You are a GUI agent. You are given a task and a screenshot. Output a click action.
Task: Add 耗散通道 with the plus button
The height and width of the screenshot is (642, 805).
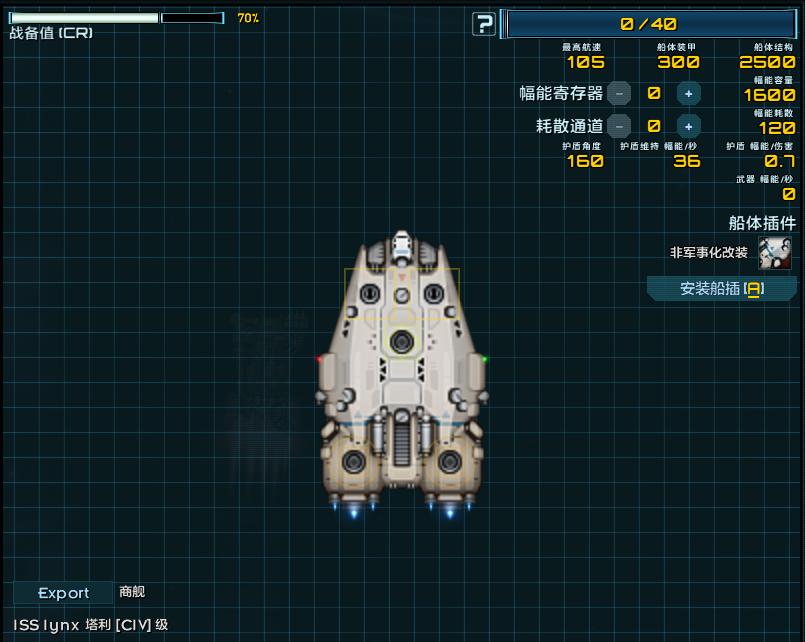[688, 126]
